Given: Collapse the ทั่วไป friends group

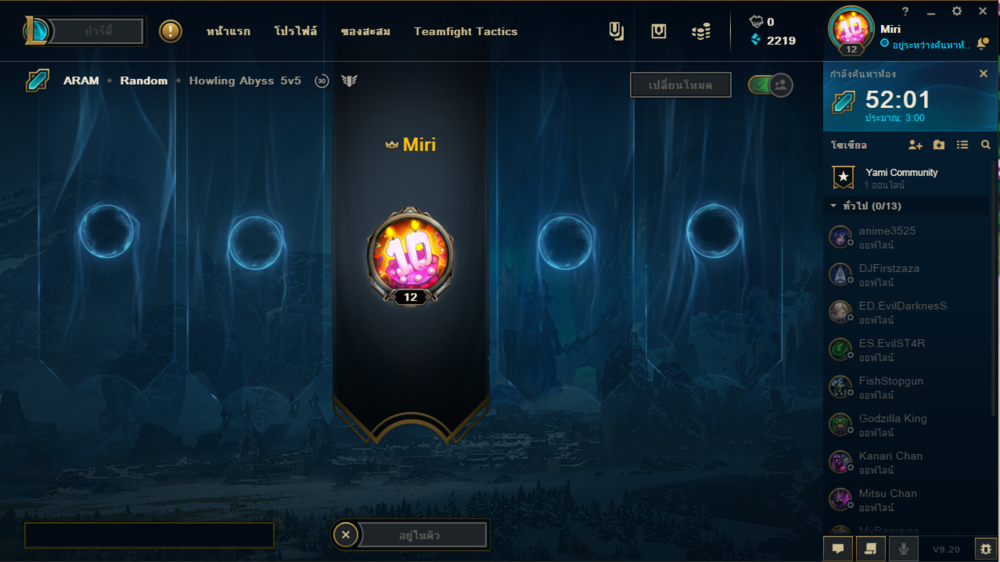Looking at the screenshot, I should (x=834, y=206).
